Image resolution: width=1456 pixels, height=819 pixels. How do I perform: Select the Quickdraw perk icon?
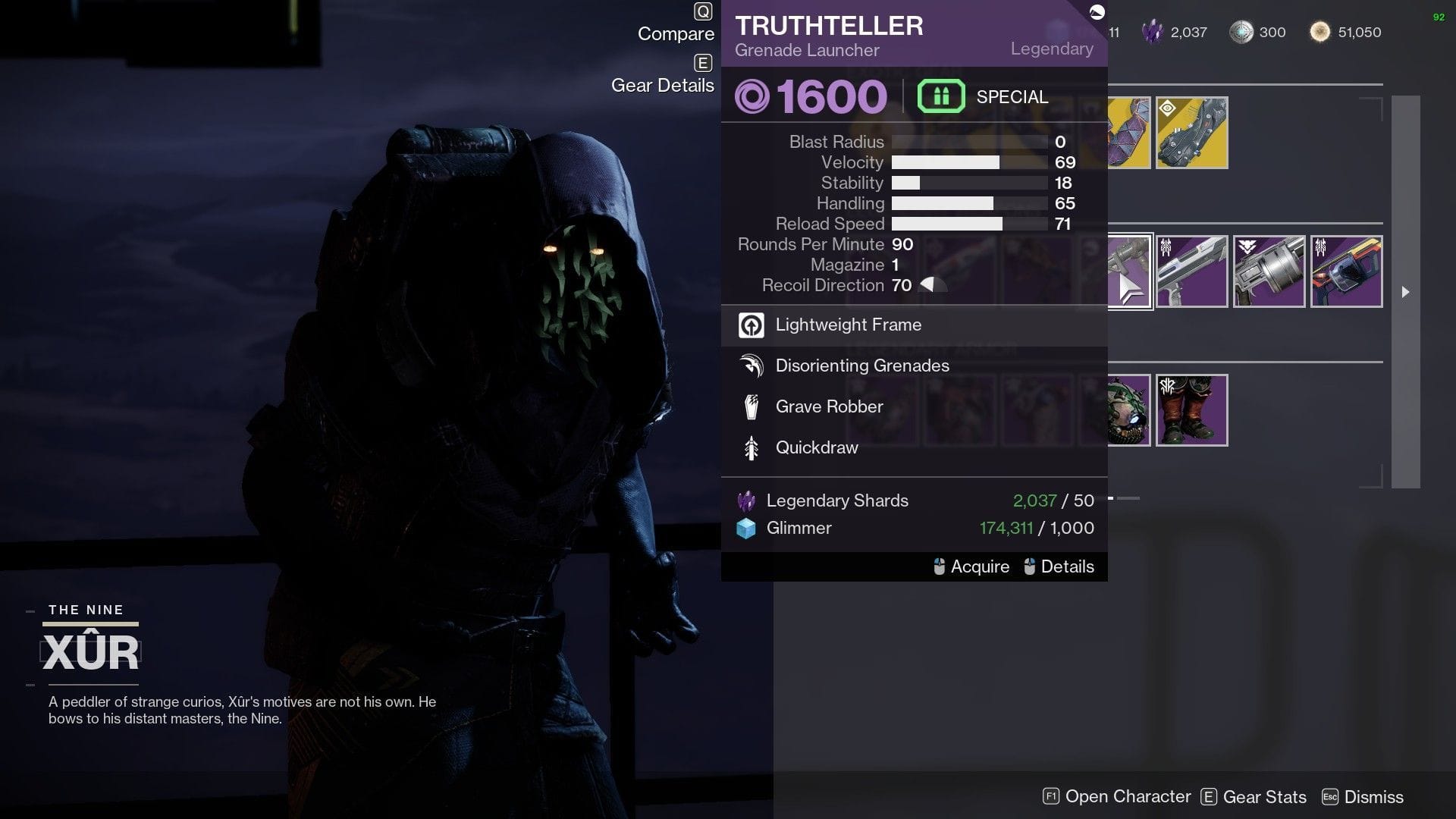click(751, 447)
